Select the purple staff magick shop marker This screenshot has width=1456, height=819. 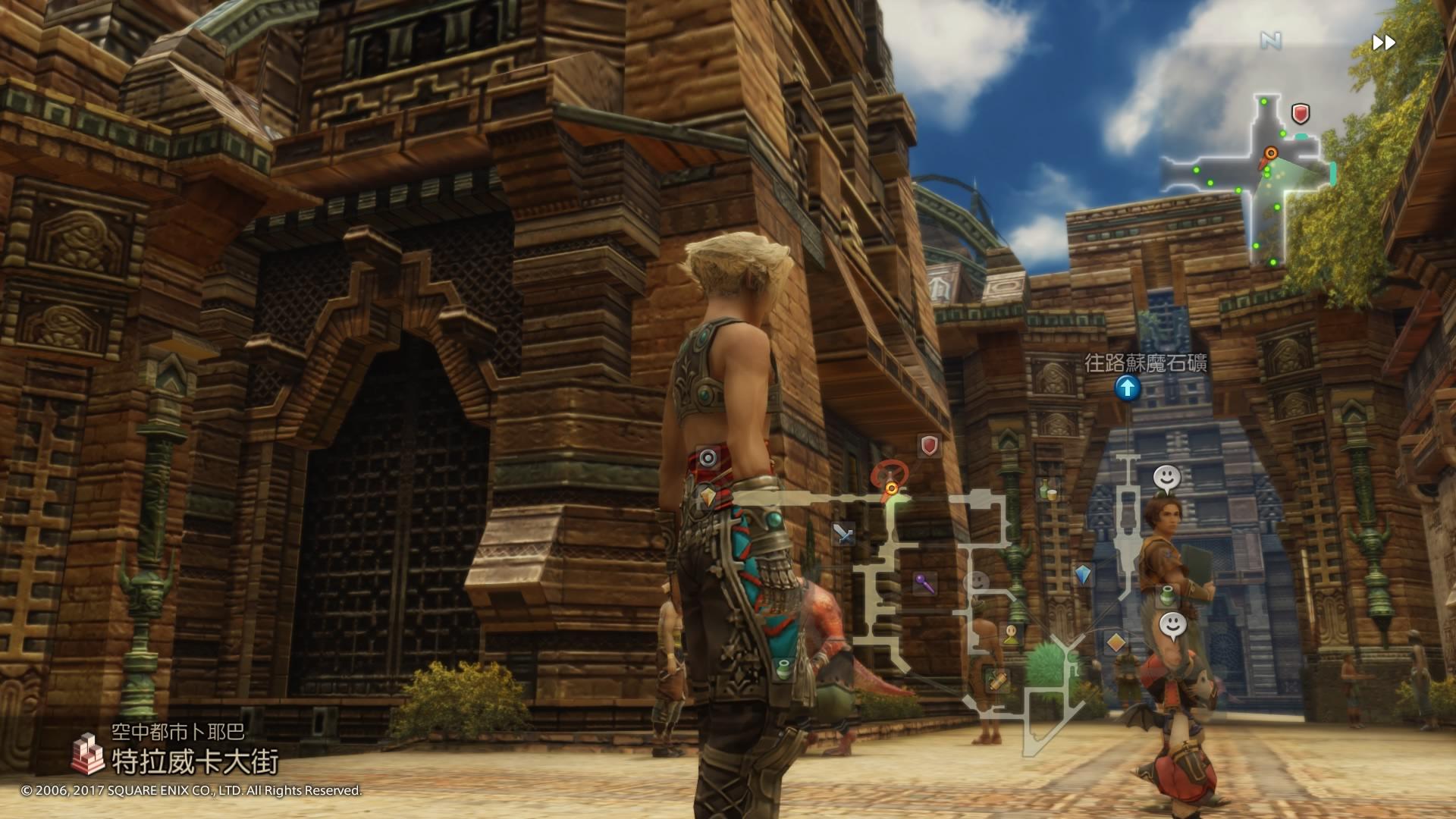[924, 583]
